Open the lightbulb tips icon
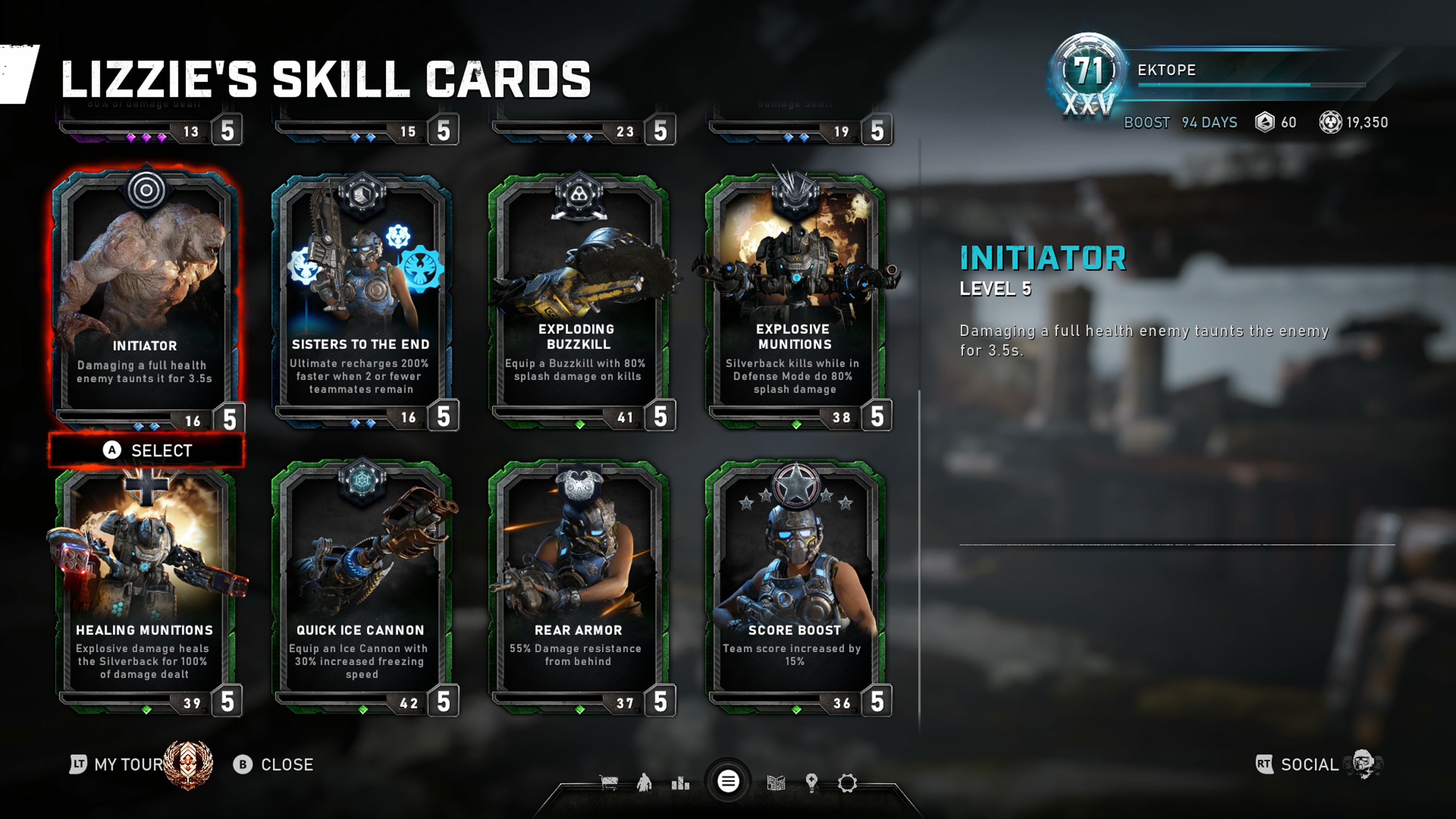1456x819 pixels. pyautogui.click(x=812, y=783)
